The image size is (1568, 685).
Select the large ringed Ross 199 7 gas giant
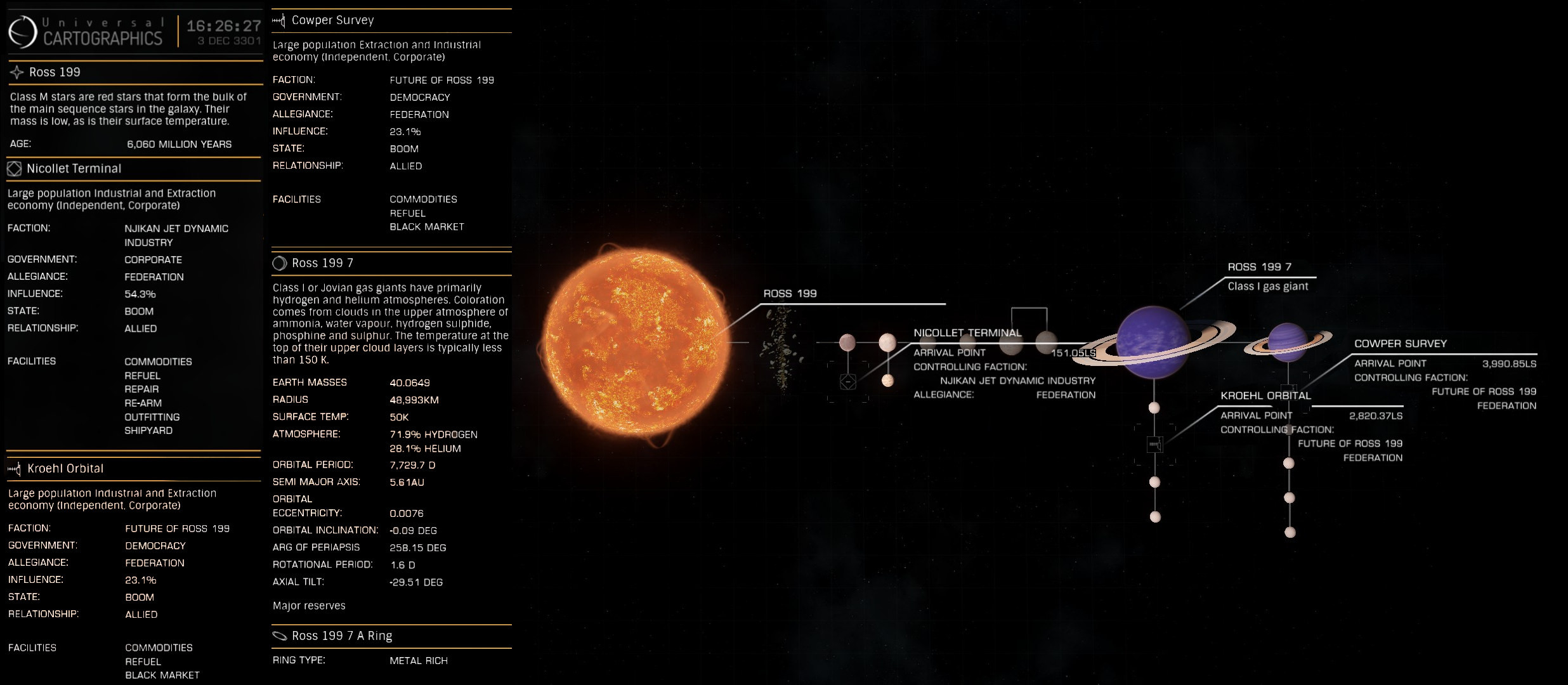(1153, 342)
